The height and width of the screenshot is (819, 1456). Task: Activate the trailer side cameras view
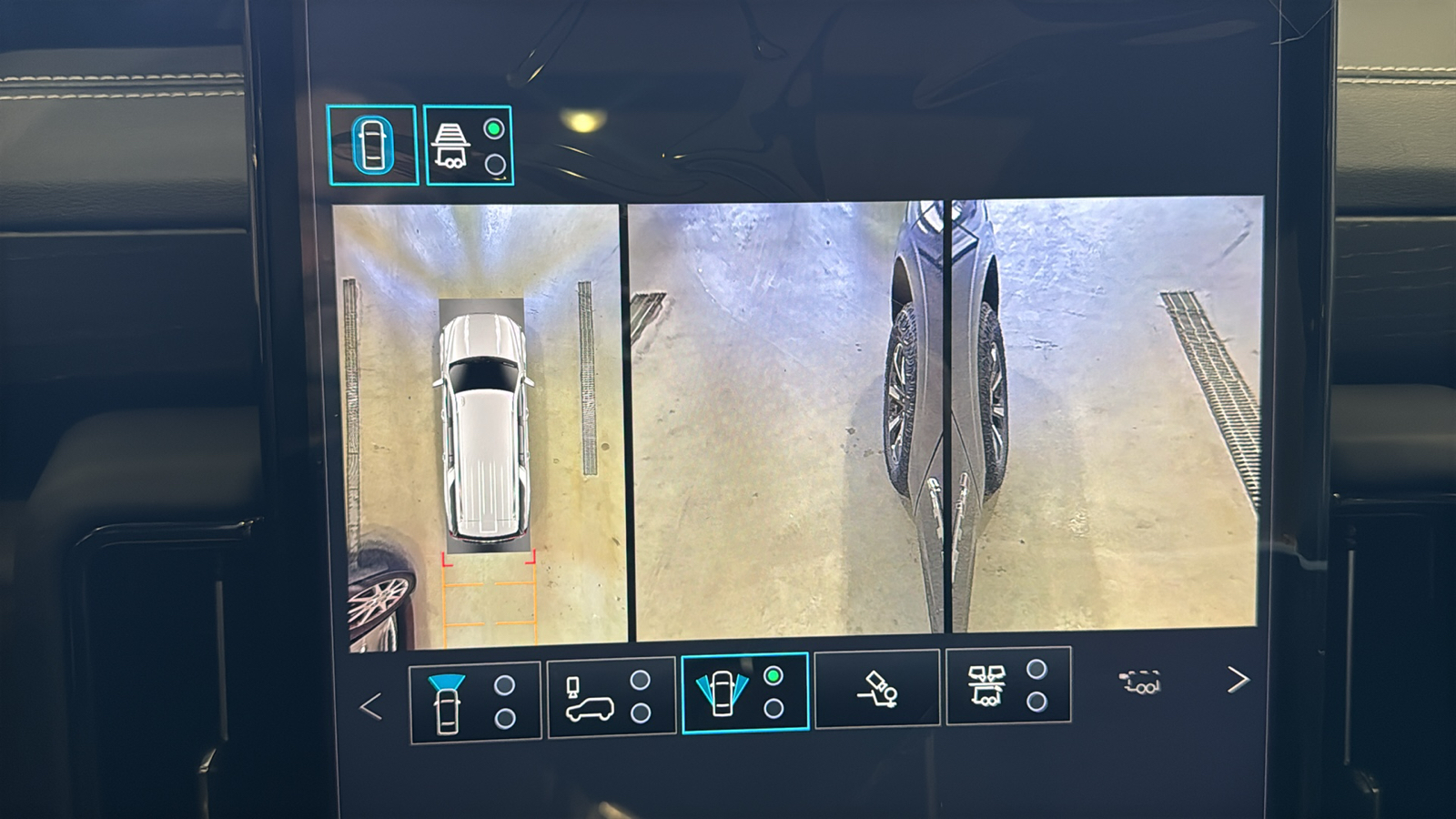click(1008, 685)
